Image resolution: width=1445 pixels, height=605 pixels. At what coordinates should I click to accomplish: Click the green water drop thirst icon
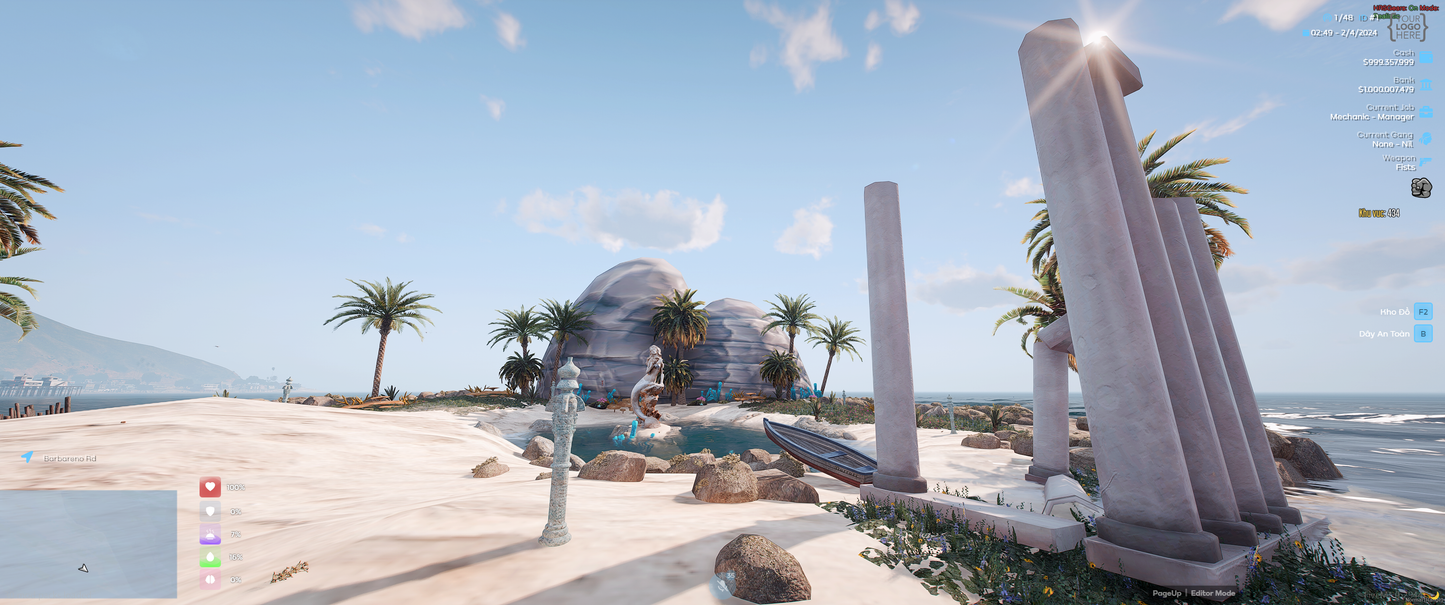(210, 557)
